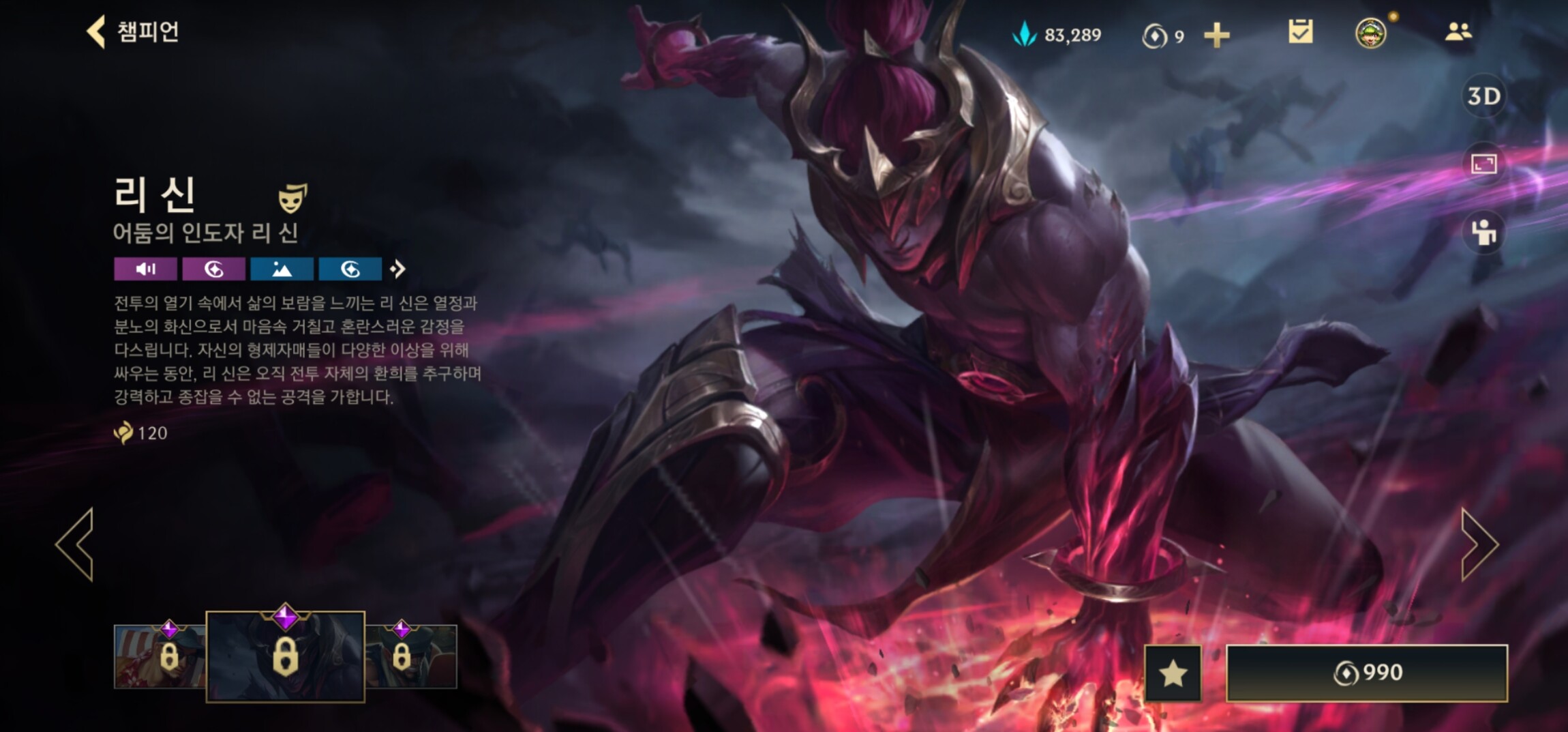Switch to the 3D model view
Screen dimensions: 1568x732
point(1483,96)
